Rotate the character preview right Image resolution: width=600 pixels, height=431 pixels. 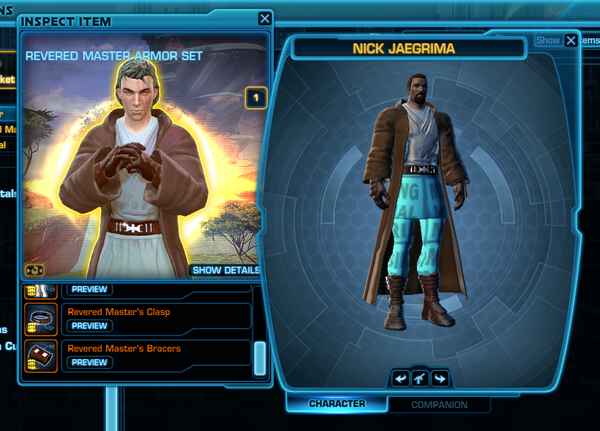tap(438, 377)
